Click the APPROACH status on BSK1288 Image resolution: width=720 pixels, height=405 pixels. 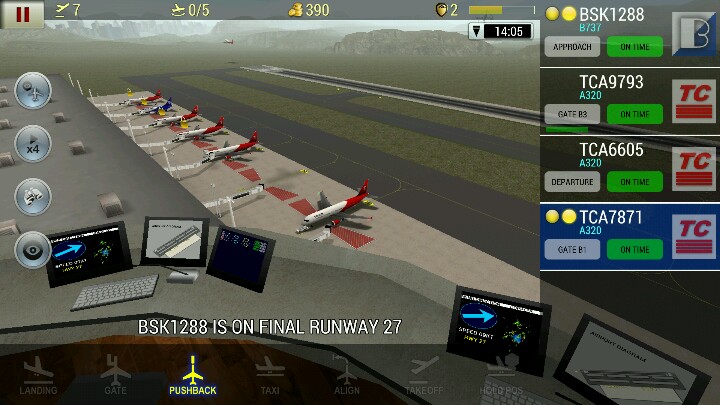[x=572, y=46]
